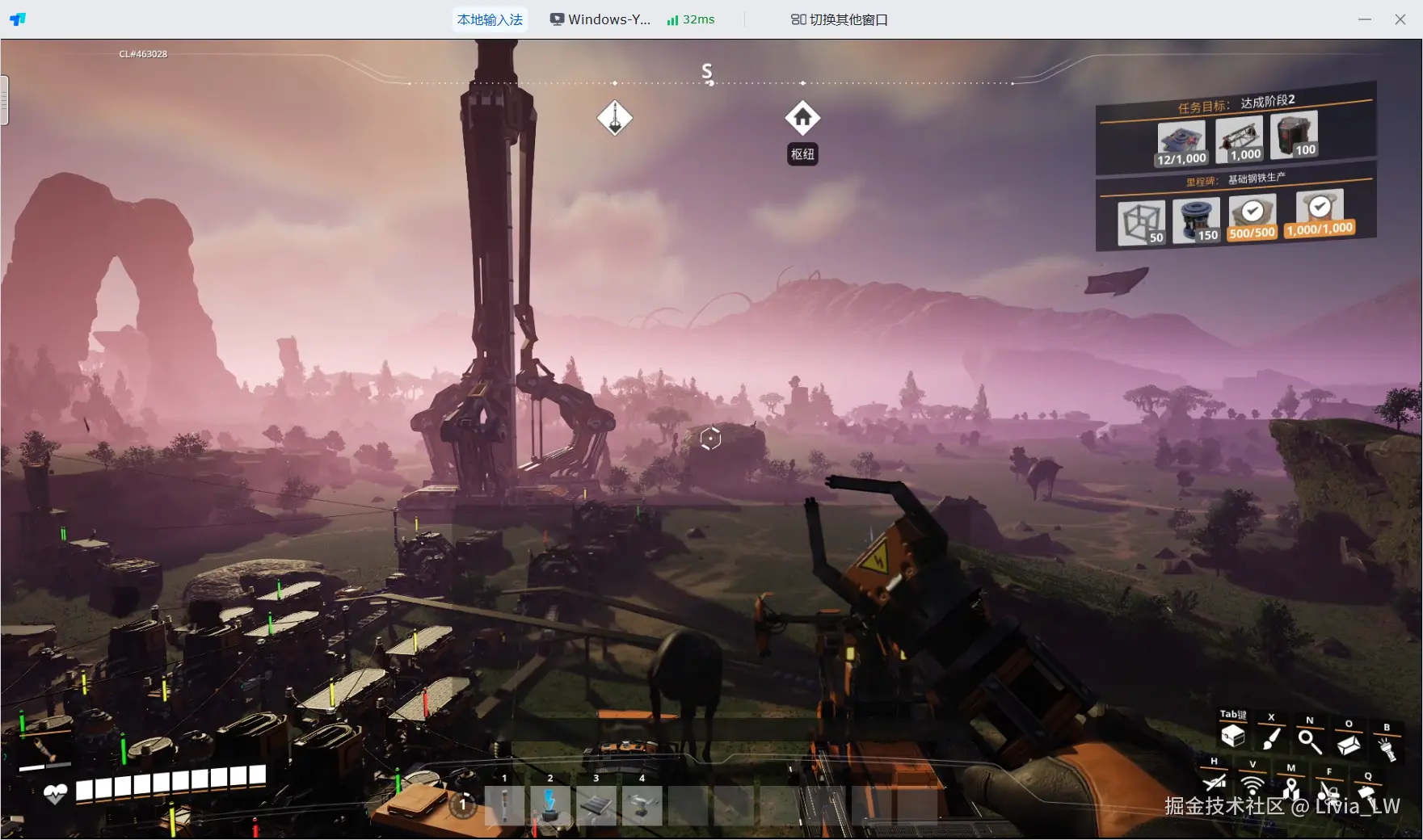1423x840 pixels.
Task: Click the space elevator compass marker
Action: pyautogui.click(x=615, y=119)
